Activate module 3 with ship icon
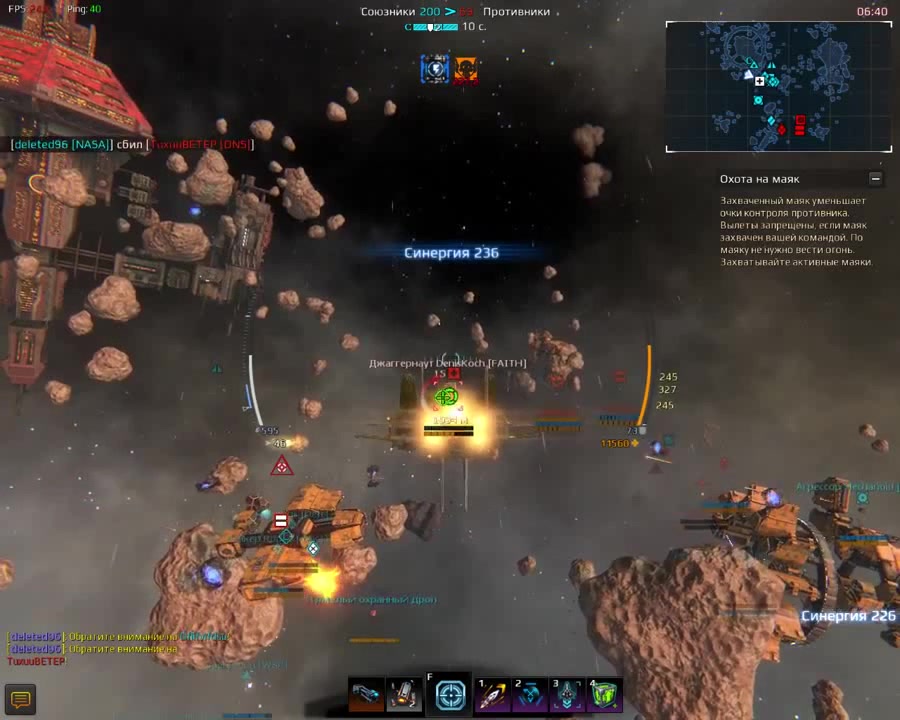This screenshot has height=720, width=900. (568, 695)
